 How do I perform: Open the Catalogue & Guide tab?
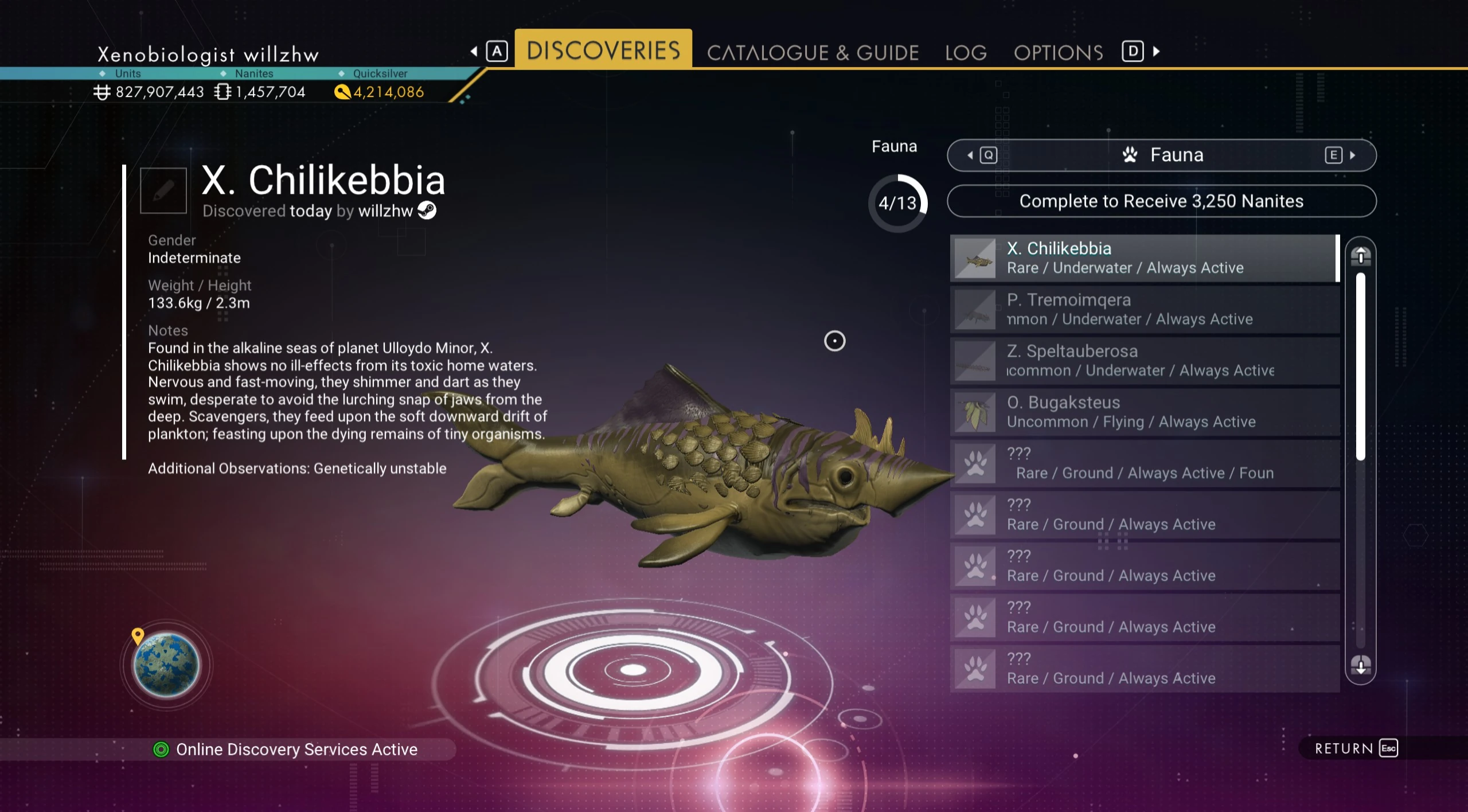click(813, 53)
